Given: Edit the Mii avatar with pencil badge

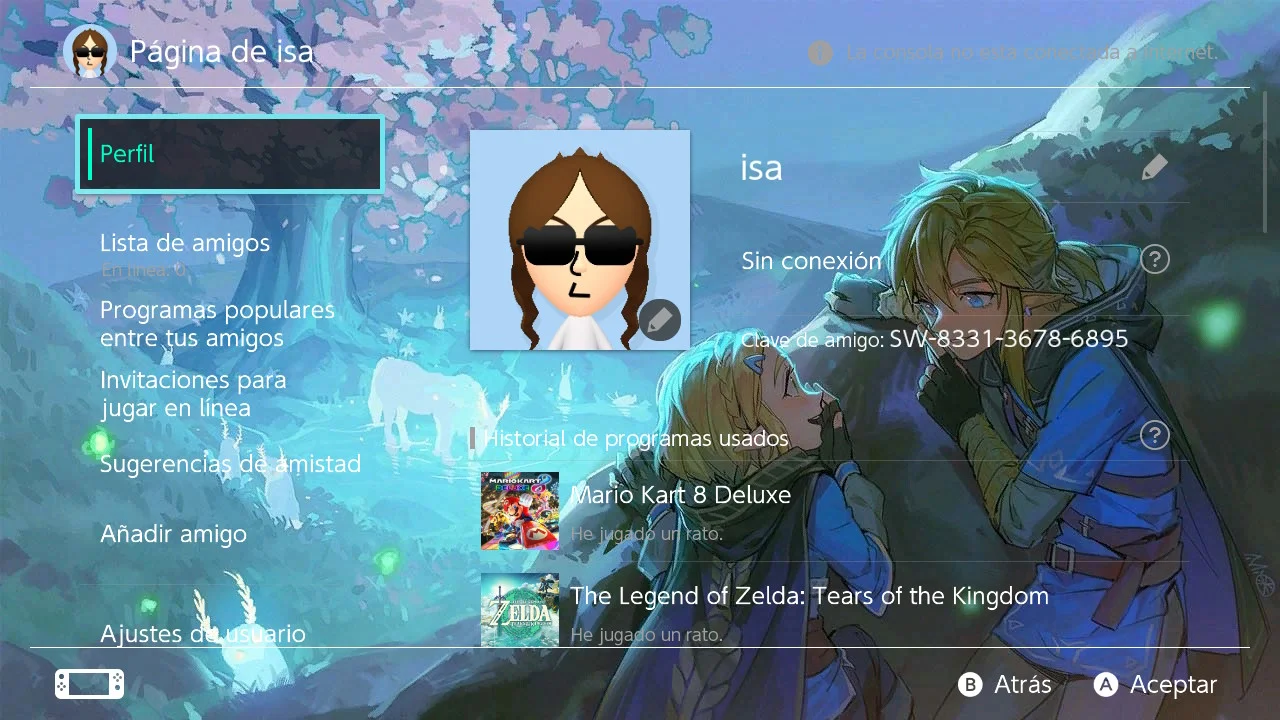Looking at the screenshot, I should [659, 320].
